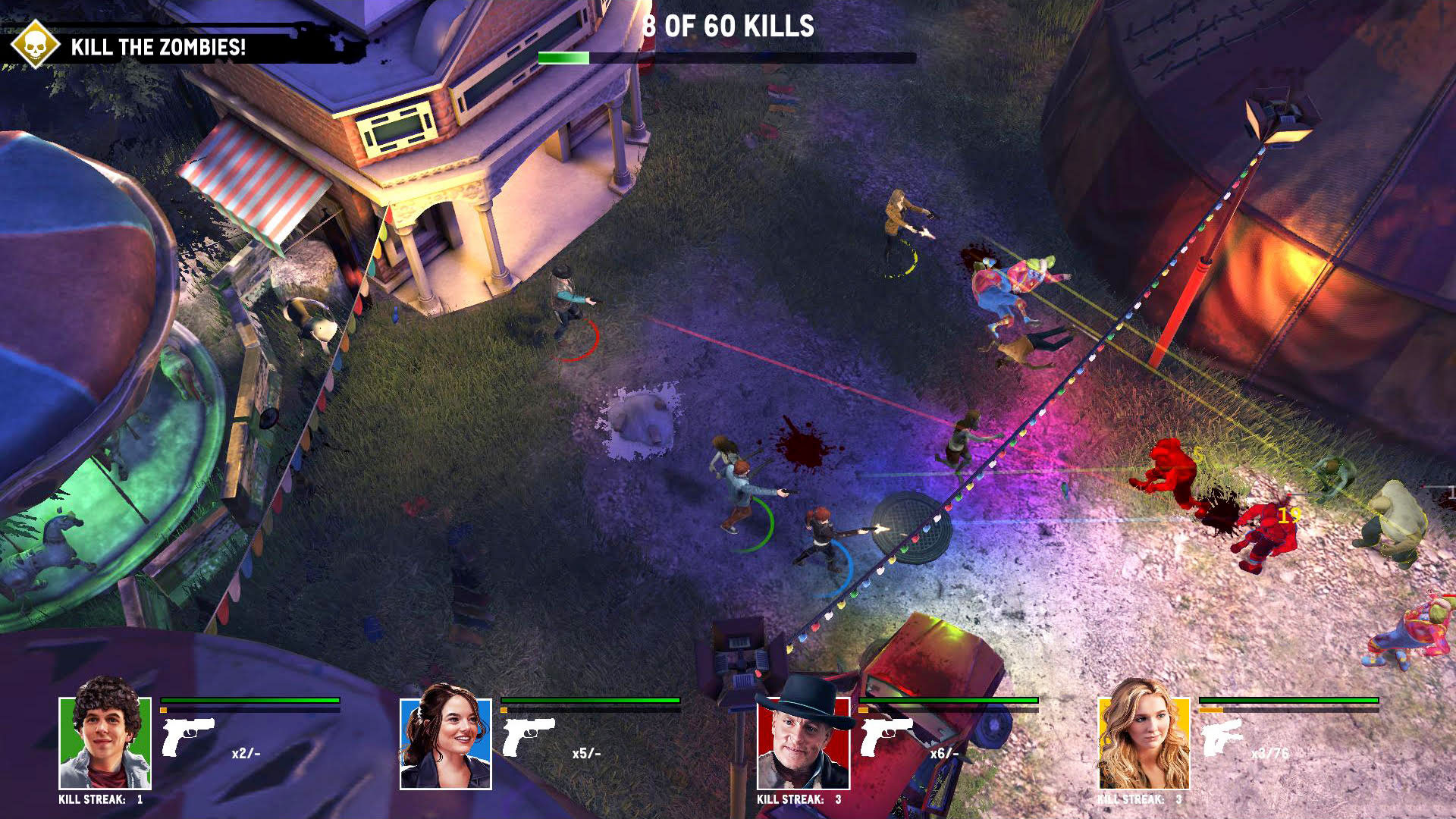Select the pistol icon beside the yellow portrait
The height and width of the screenshot is (819, 1456).
[x=1222, y=737]
